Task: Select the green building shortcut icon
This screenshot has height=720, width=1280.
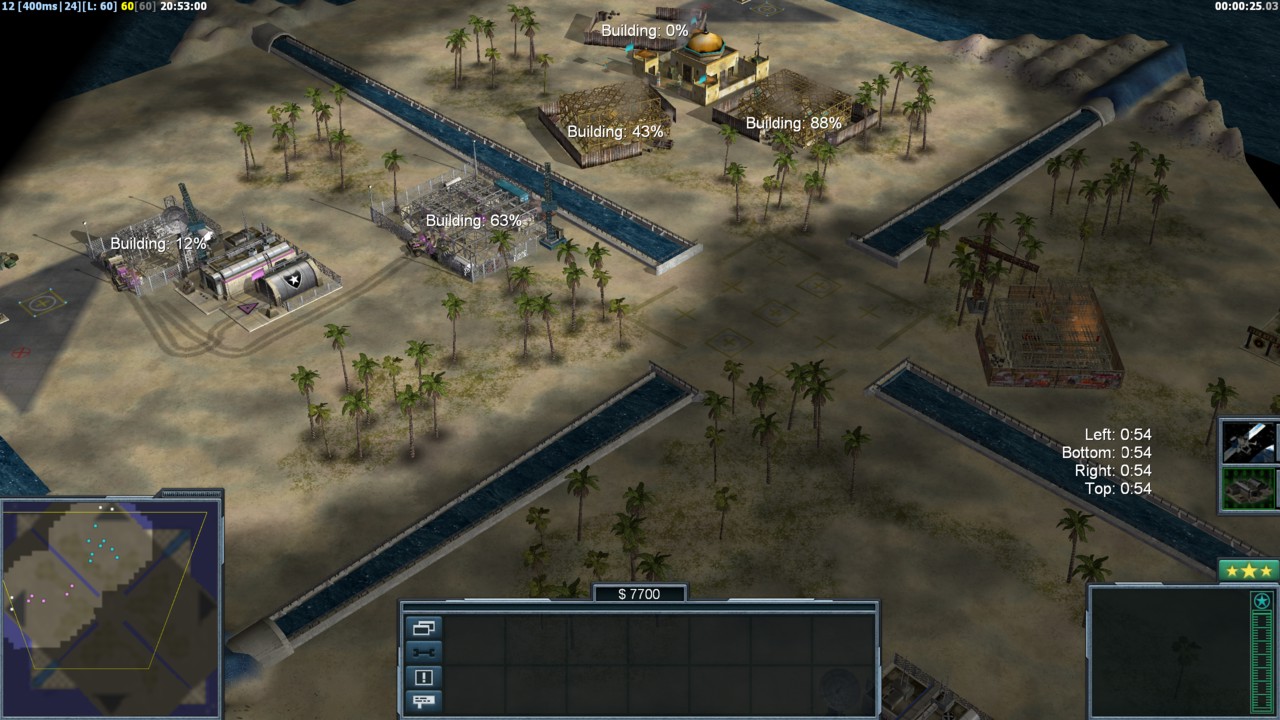Action: click(1250, 488)
